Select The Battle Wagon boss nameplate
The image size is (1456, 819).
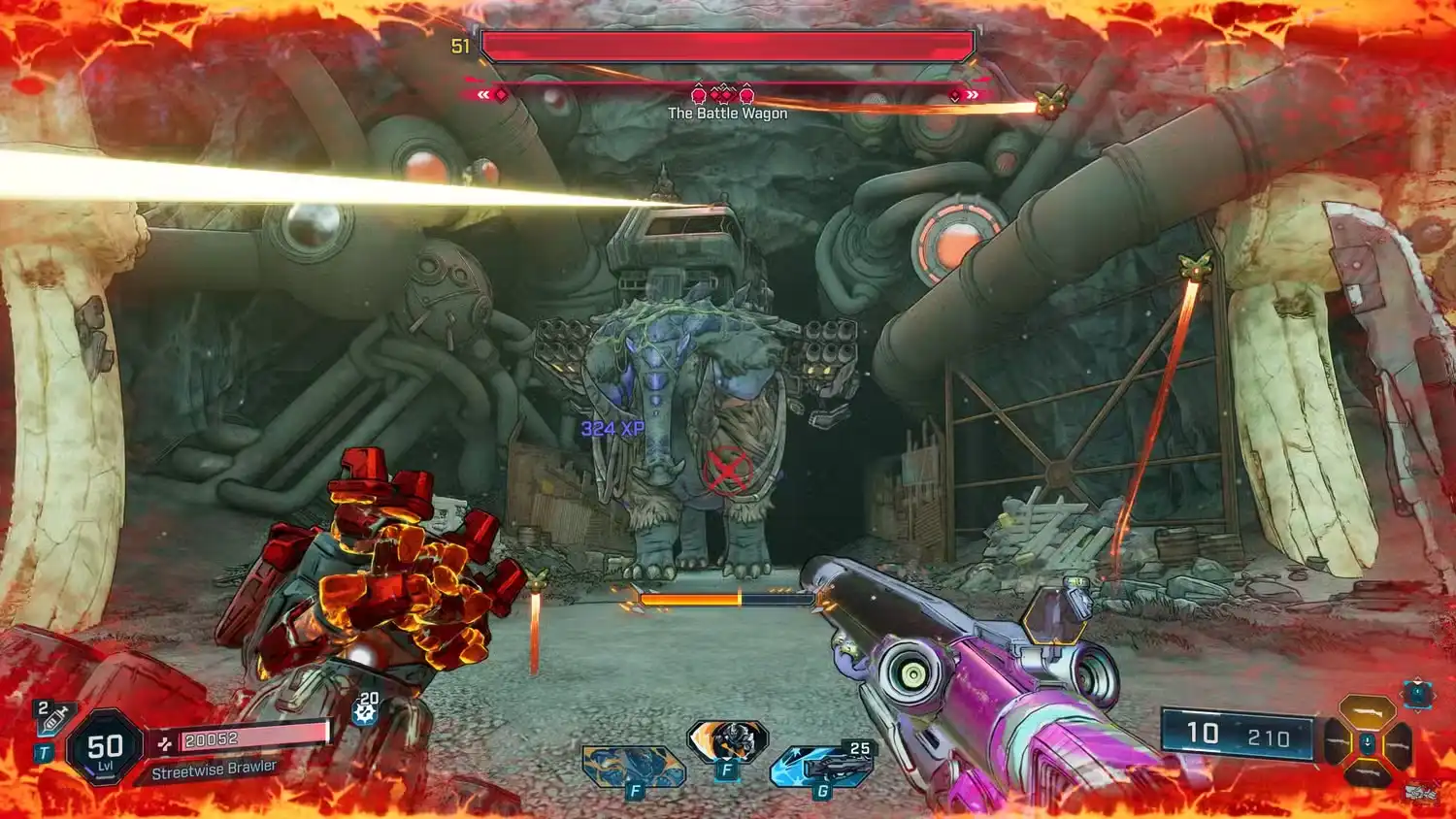click(x=726, y=113)
